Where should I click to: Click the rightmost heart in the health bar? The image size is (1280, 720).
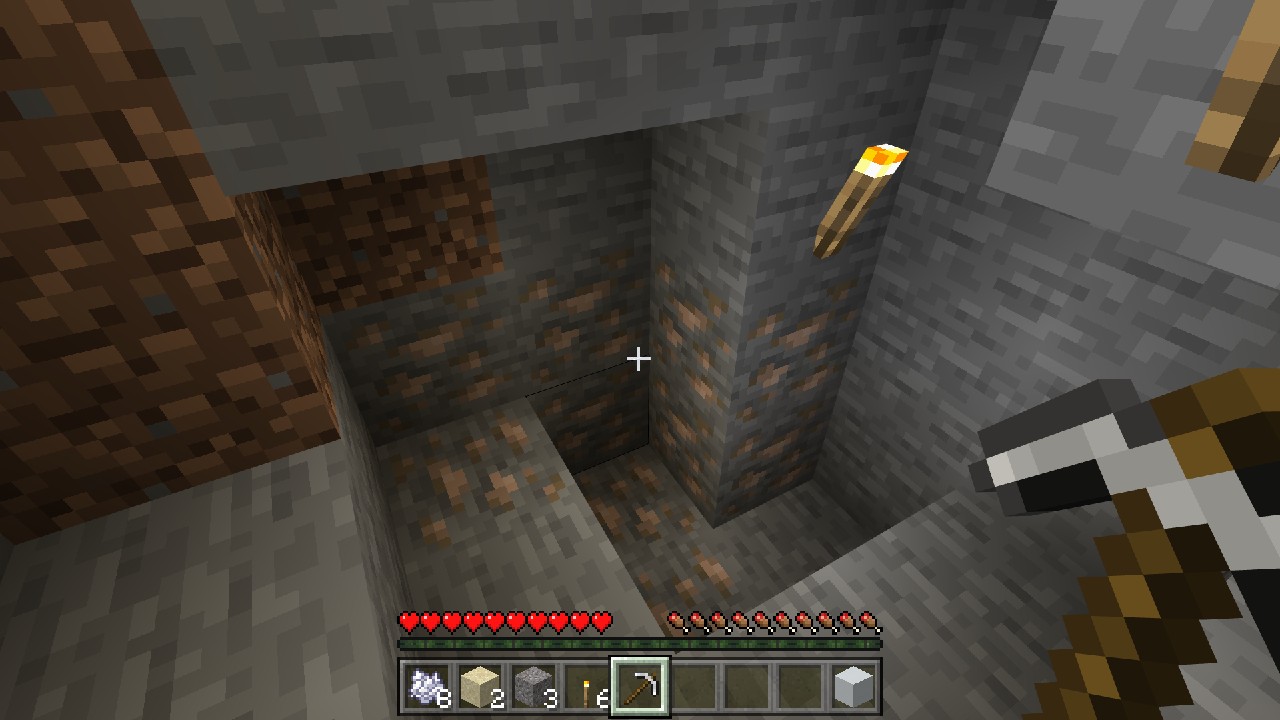pyautogui.click(x=599, y=622)
